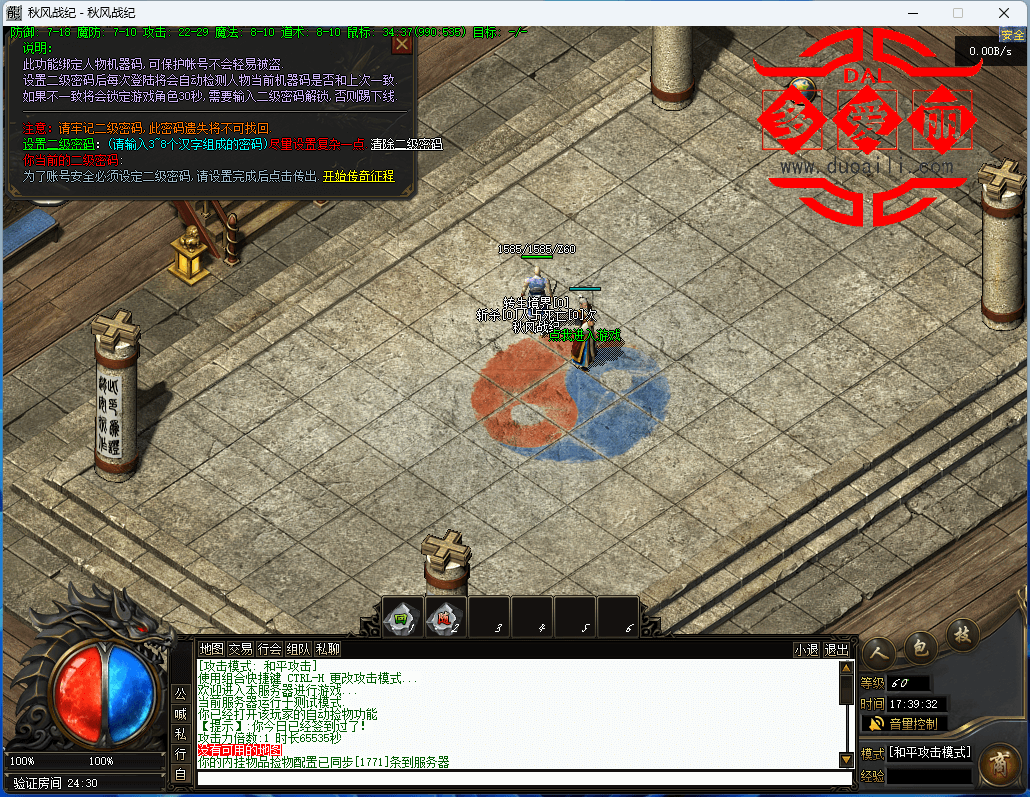The image size is (1030, 797).
Task: Use the red item in hotbar slot 2
Action: 445,616
